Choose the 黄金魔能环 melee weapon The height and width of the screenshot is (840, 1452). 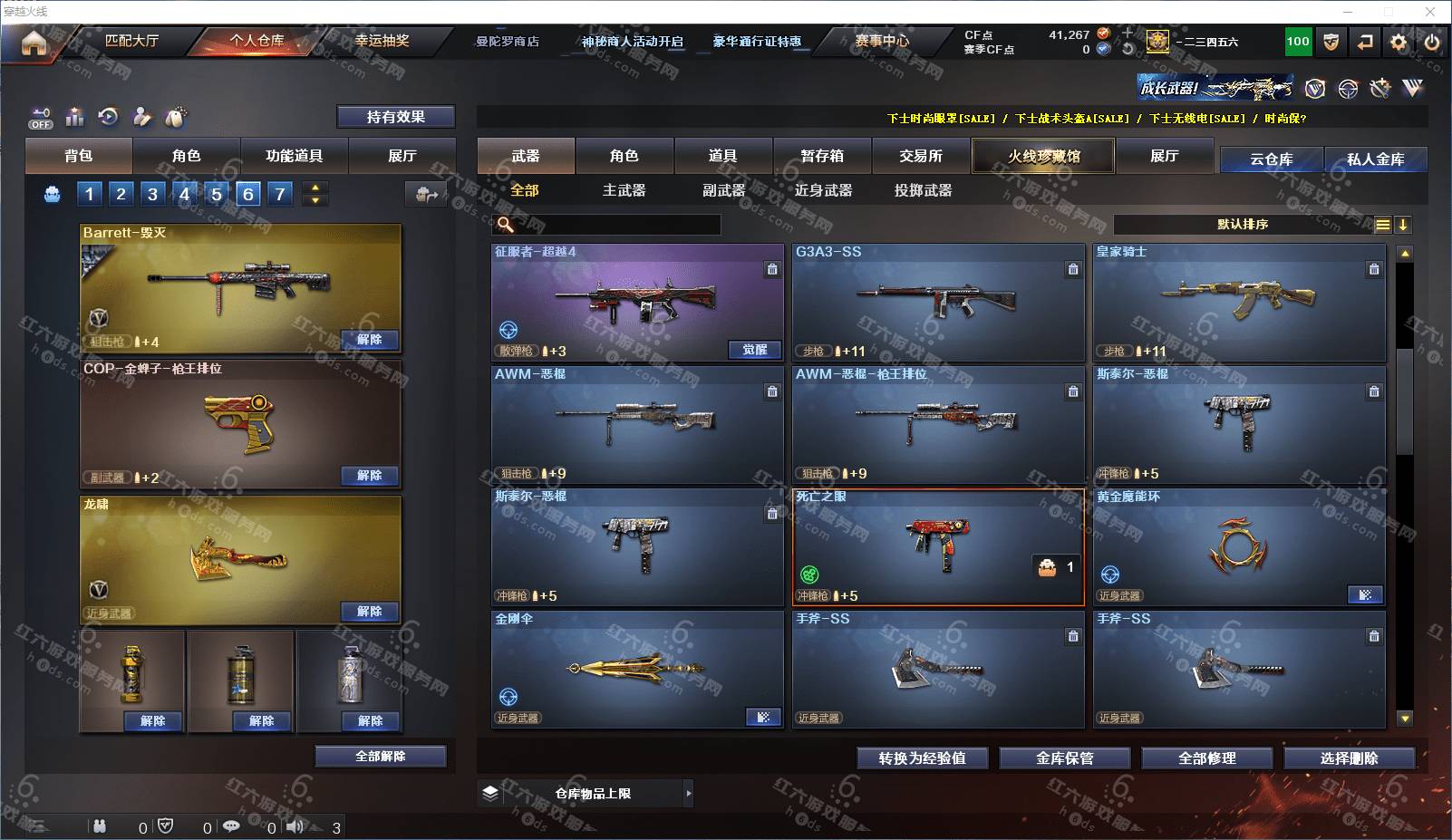(1238, 547)
